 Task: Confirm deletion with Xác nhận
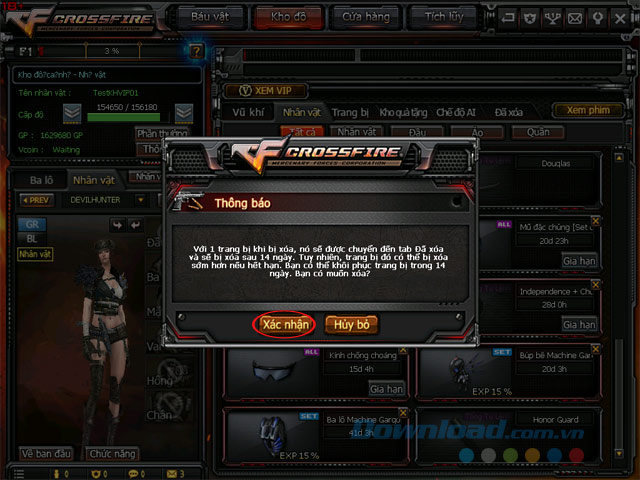point(285,324)
